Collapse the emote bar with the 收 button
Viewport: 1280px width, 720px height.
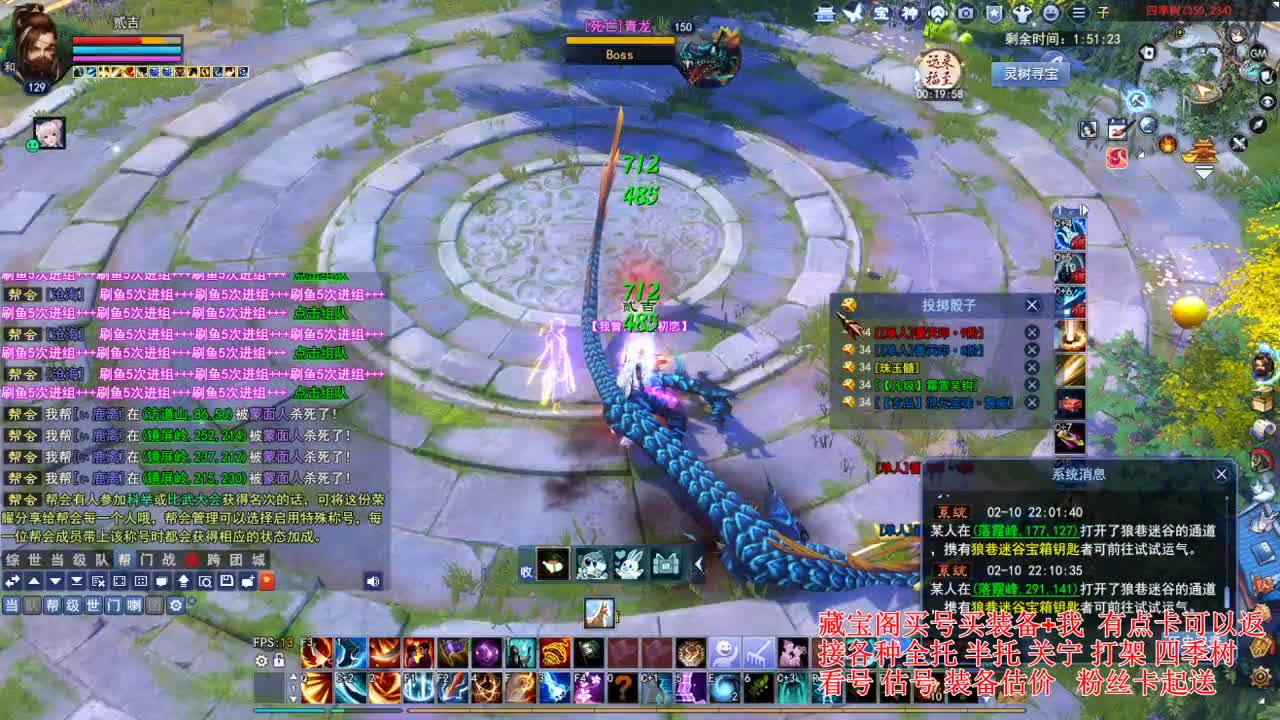pos(524,572)
